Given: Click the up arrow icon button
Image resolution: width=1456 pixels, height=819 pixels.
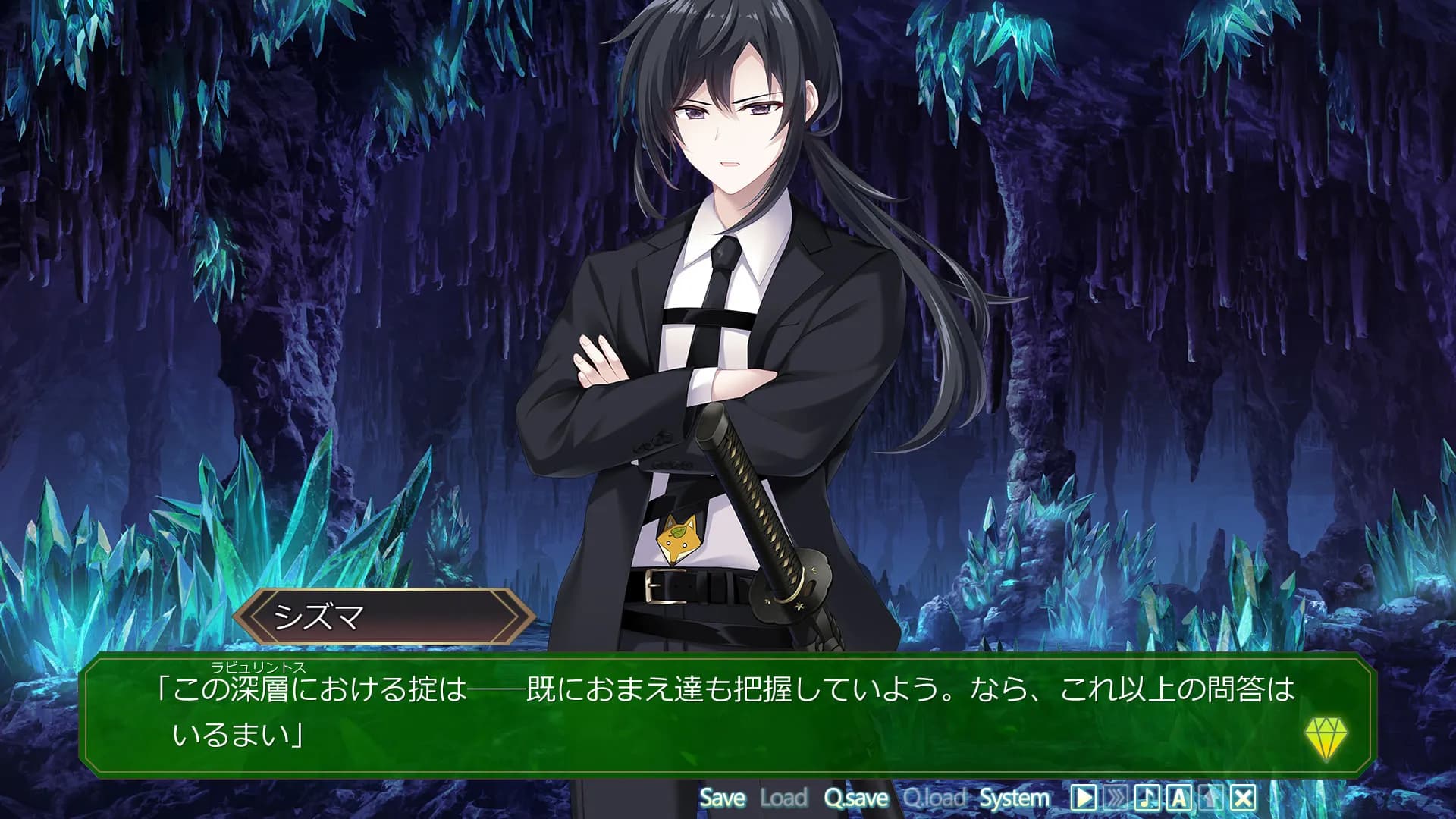Looking at the screenshot, I should pos(1211,798).
